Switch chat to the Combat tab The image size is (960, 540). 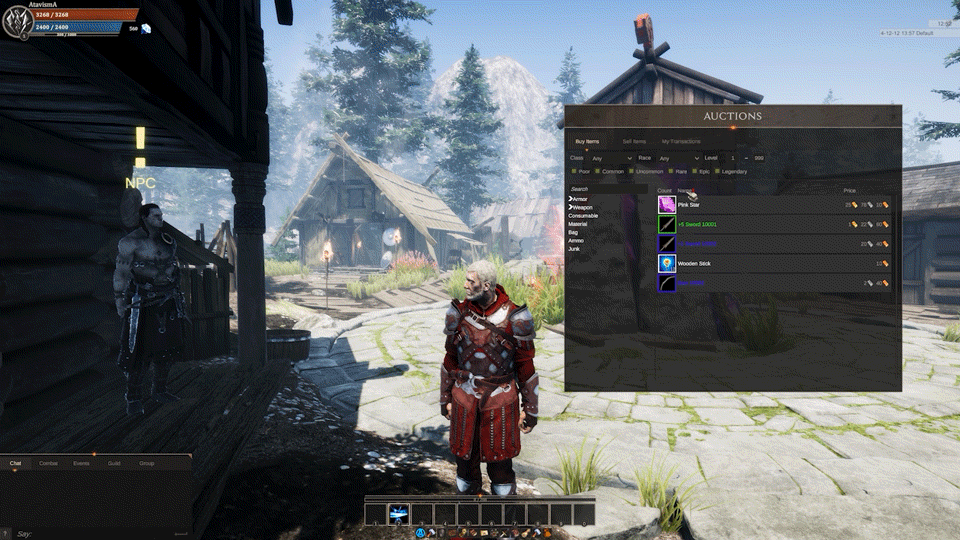(x=48, y=463)
